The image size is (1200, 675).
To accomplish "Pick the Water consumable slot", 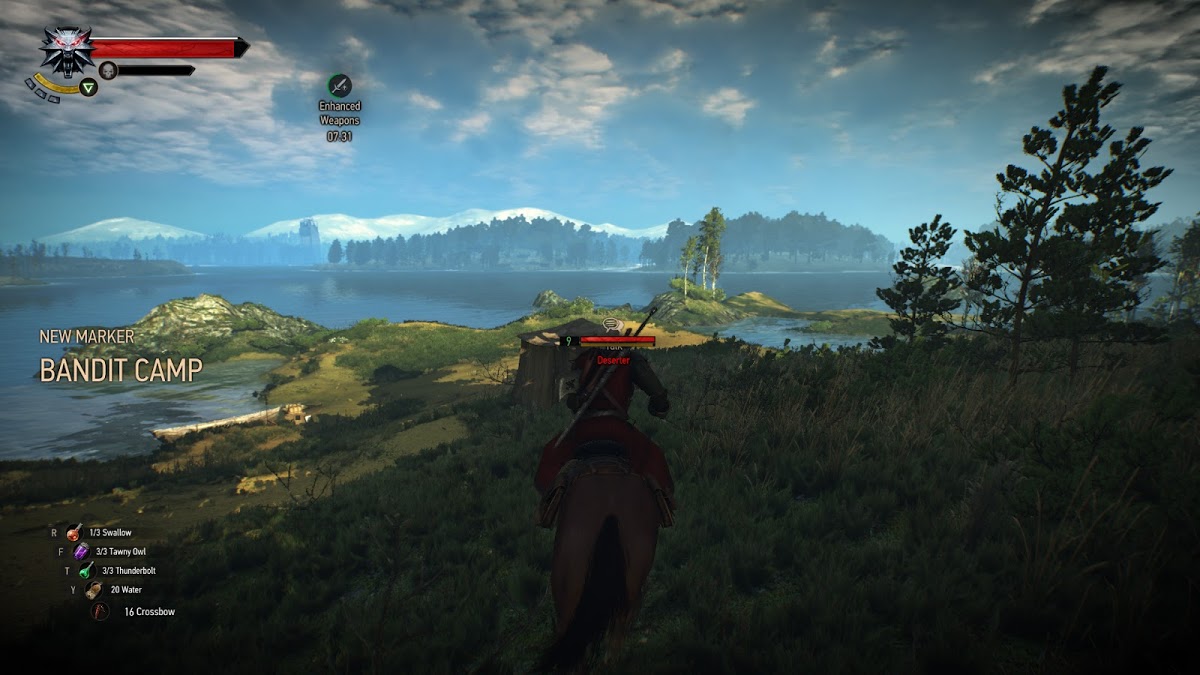I will point(94,590).
